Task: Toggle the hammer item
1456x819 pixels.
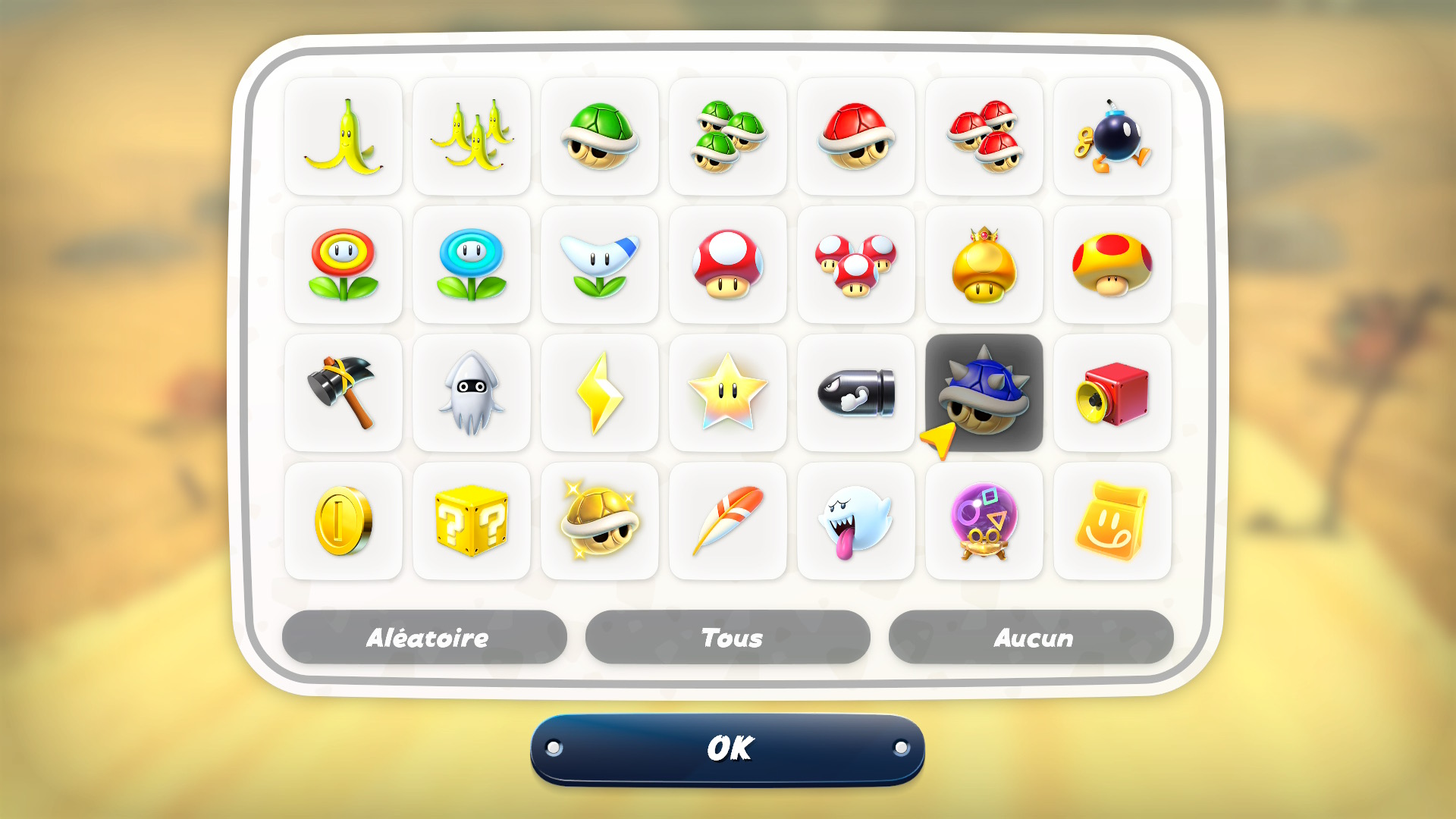Action: click(x=344, y=393)
